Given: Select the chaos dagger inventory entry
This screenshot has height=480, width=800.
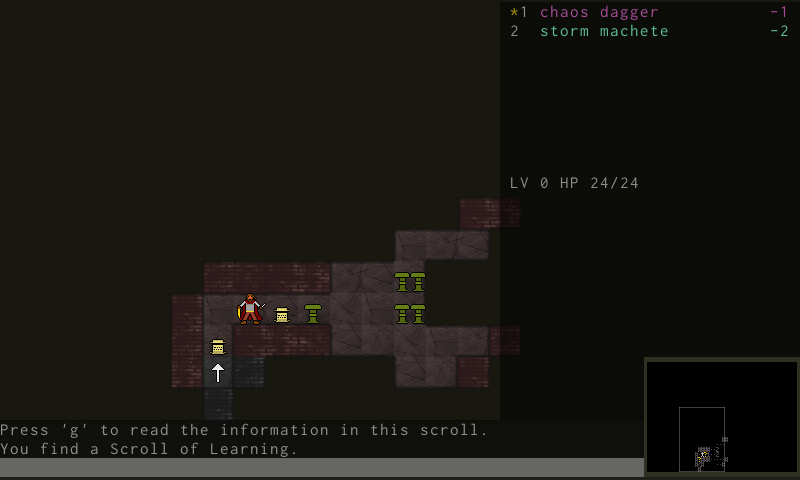Looking at the screenshot, I should coord(598,12).
